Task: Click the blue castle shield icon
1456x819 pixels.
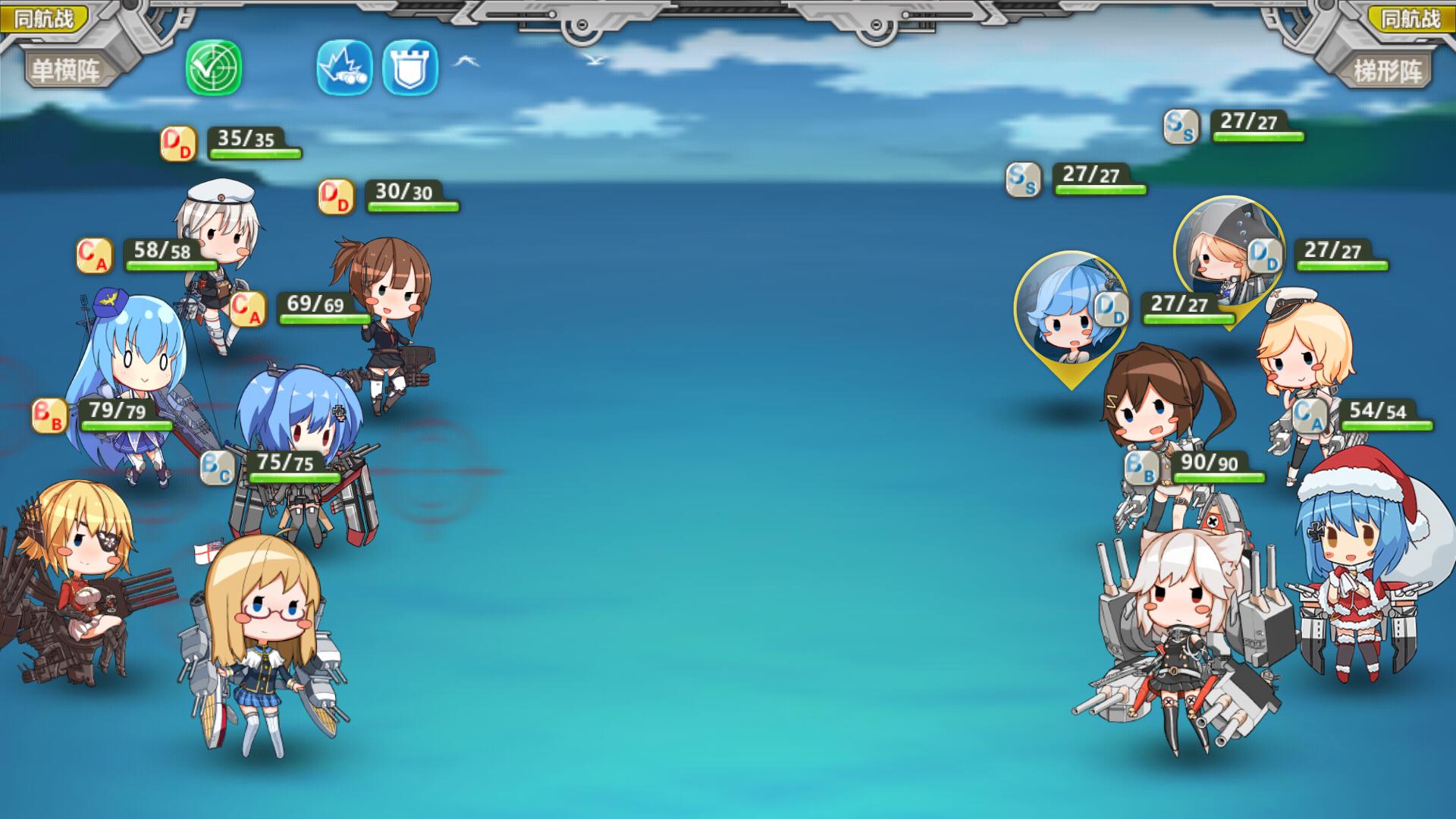Action: coord(410,68)
